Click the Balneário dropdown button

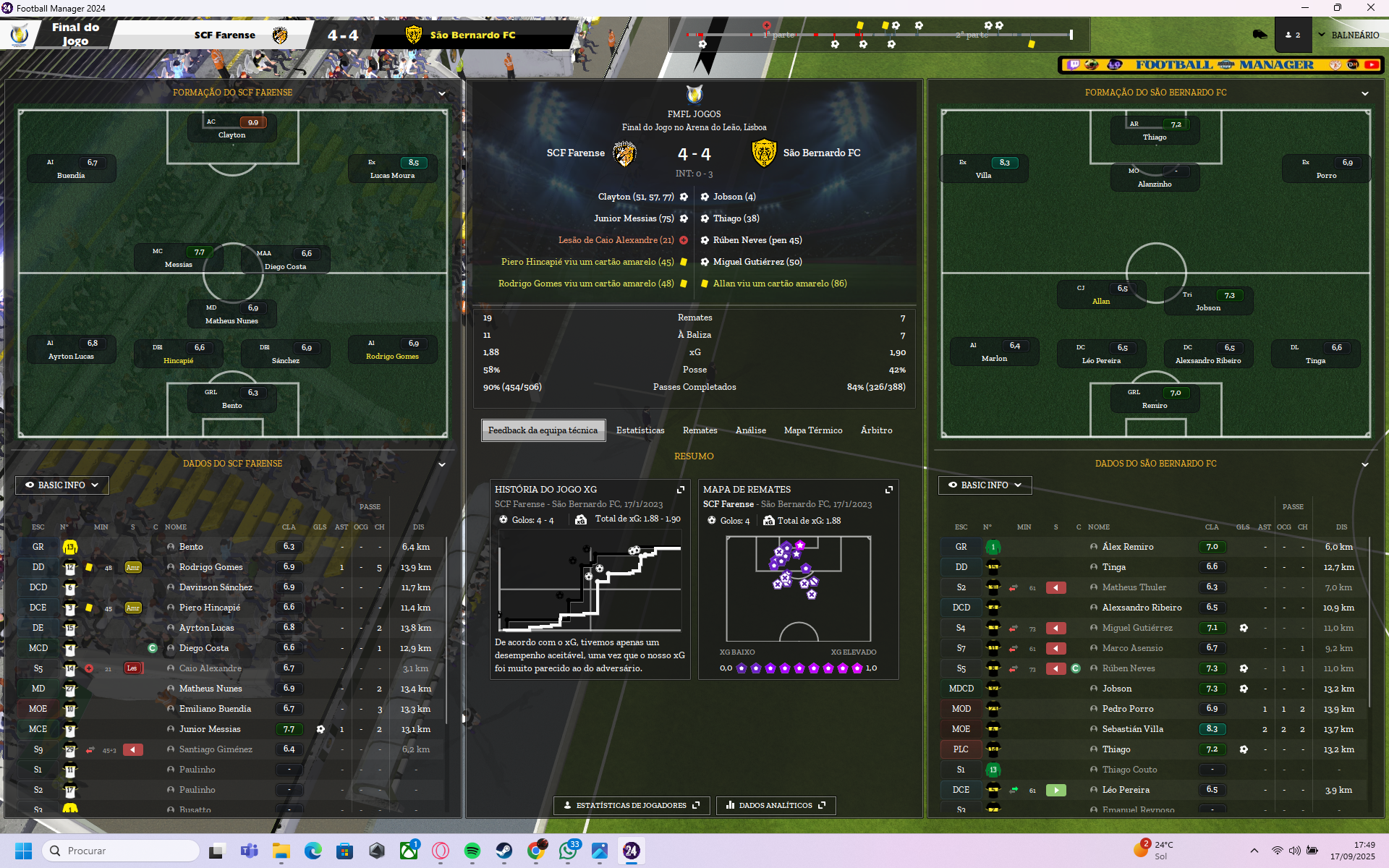(1348, 35)
